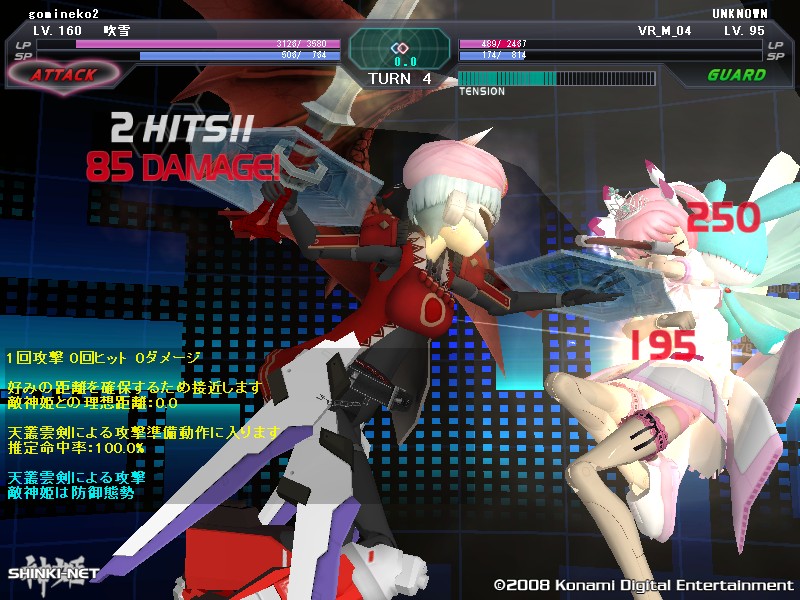
Task: Click the center distance radar indicator
Action: click(x=399, y=50)
